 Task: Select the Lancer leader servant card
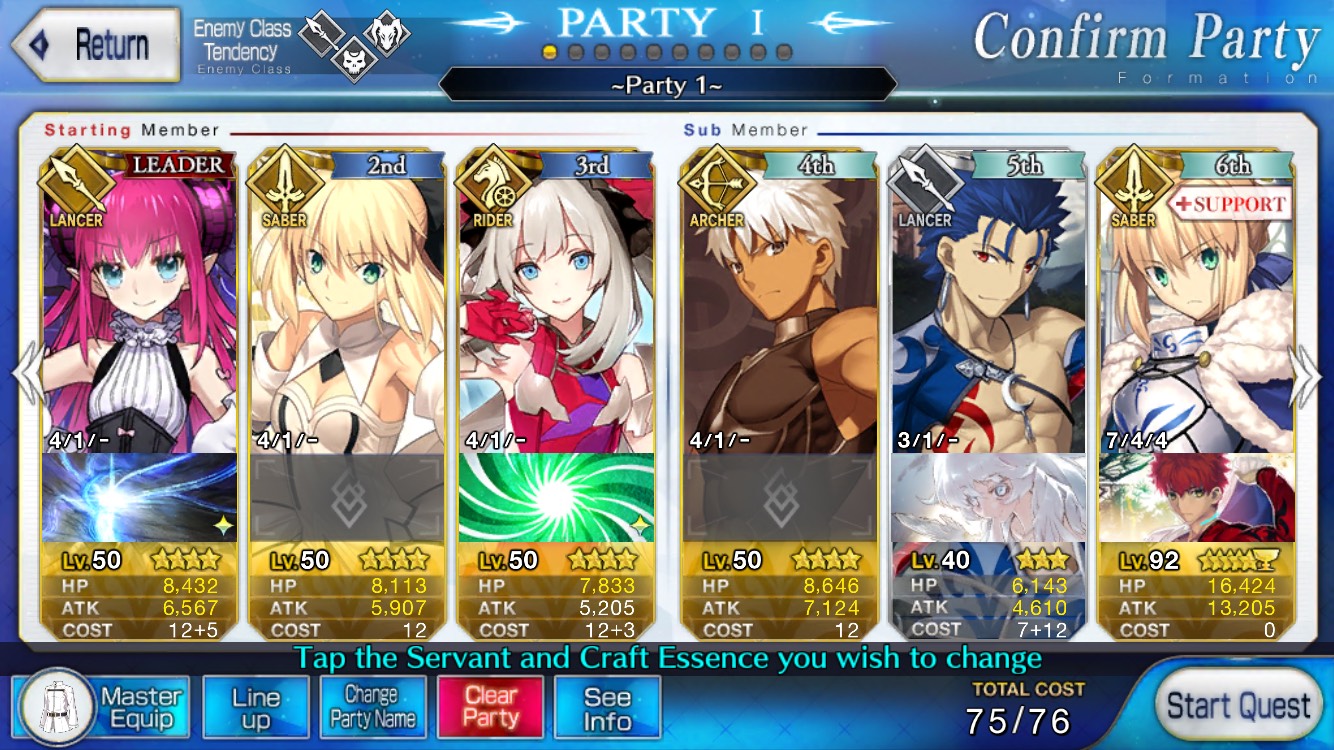[140, 310]
